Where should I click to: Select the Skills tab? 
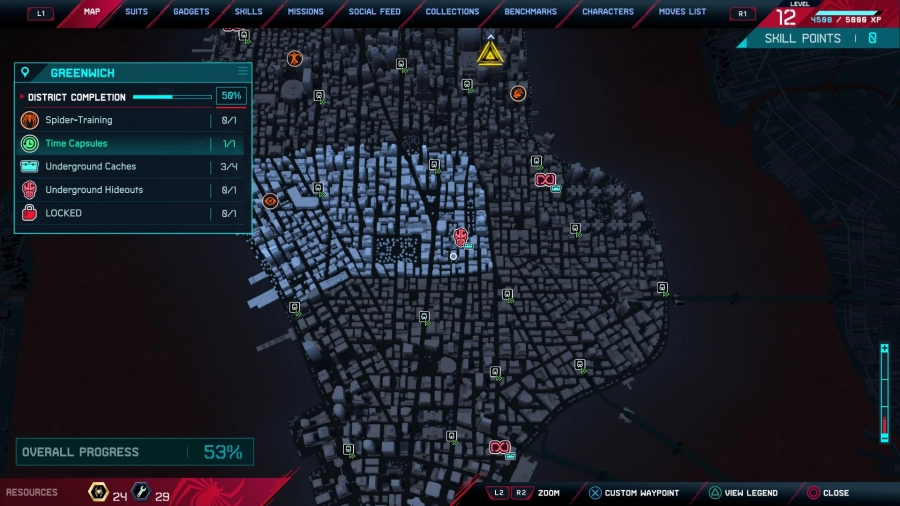coord(248,12)
